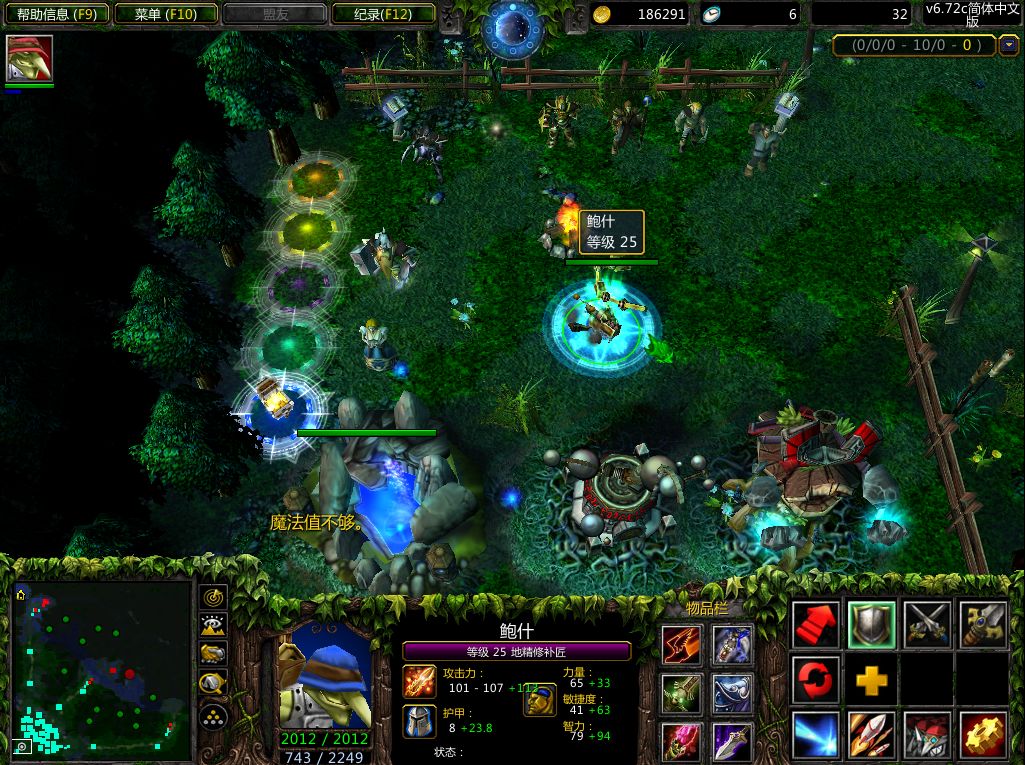Select the red circular arrows Patrol command
This screenshot has height=765, width=1025.
(x=815, y=680)
